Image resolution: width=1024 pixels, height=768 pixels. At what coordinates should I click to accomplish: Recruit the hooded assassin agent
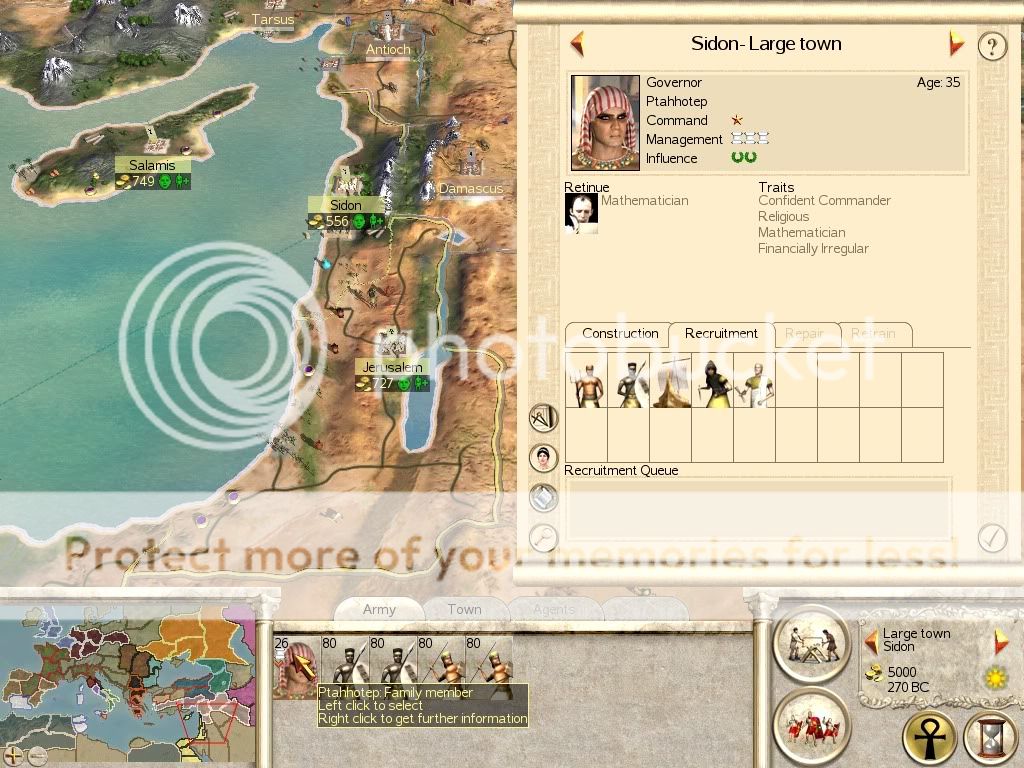[x=713, y=380]
